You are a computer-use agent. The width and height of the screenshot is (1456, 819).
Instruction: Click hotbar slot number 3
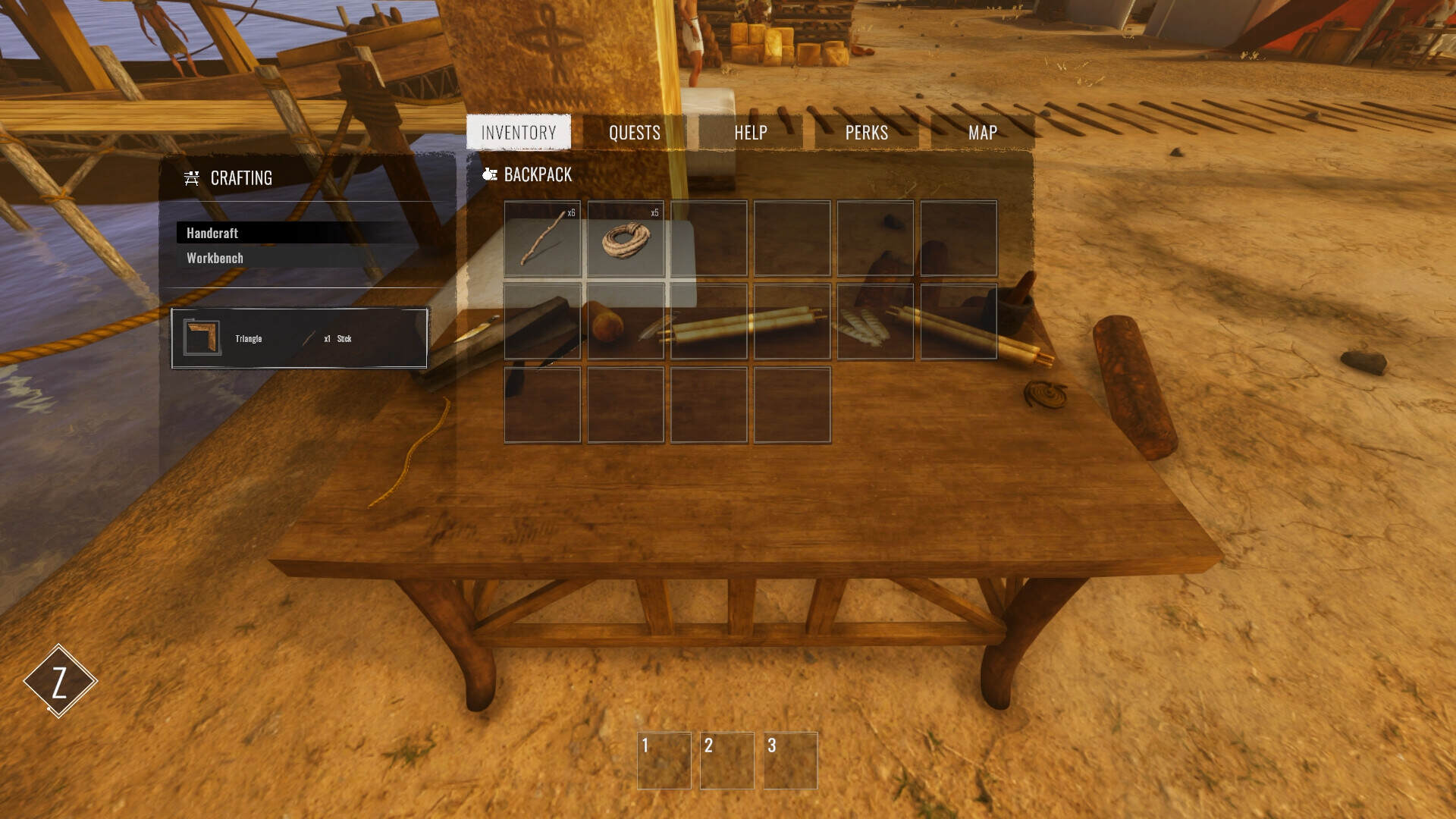pyautogui.click(x=790, y=761)
